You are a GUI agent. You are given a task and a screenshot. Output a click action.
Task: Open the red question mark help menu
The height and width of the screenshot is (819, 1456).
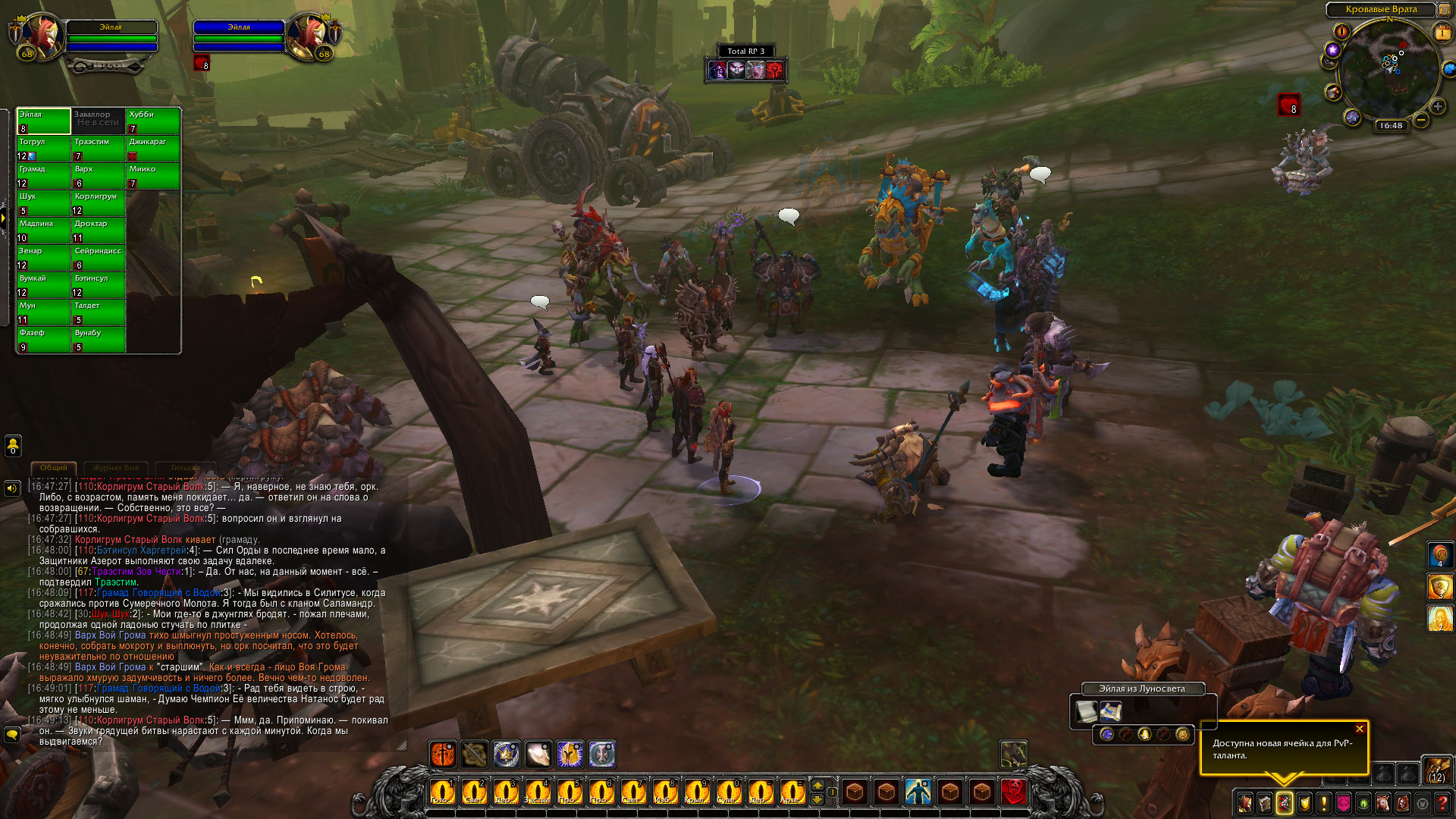1442,803
